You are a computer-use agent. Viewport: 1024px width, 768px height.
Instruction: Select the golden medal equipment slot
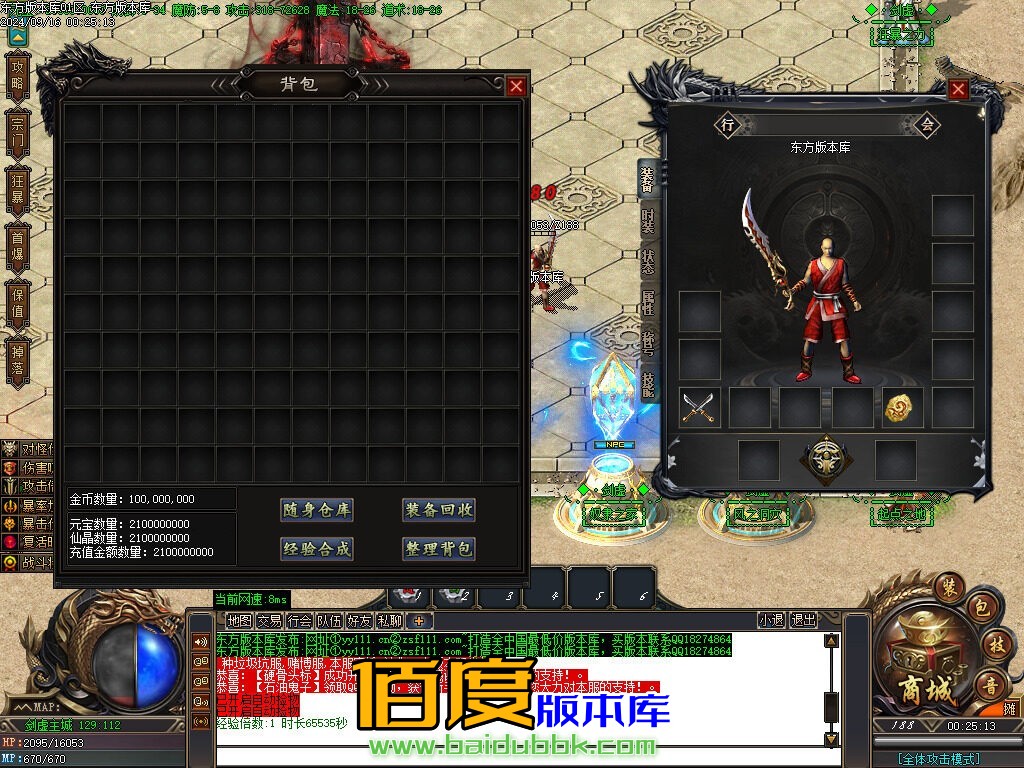point(897,407)
